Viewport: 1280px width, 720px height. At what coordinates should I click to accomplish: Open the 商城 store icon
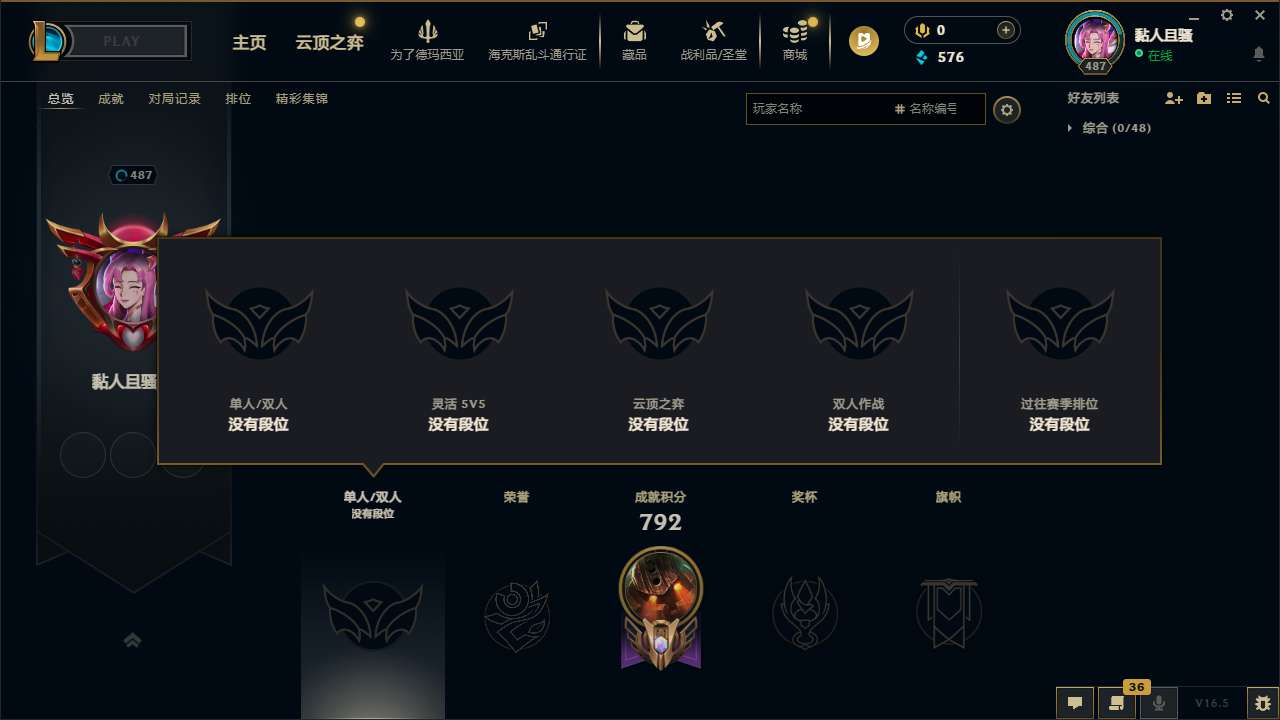point(794,33)
